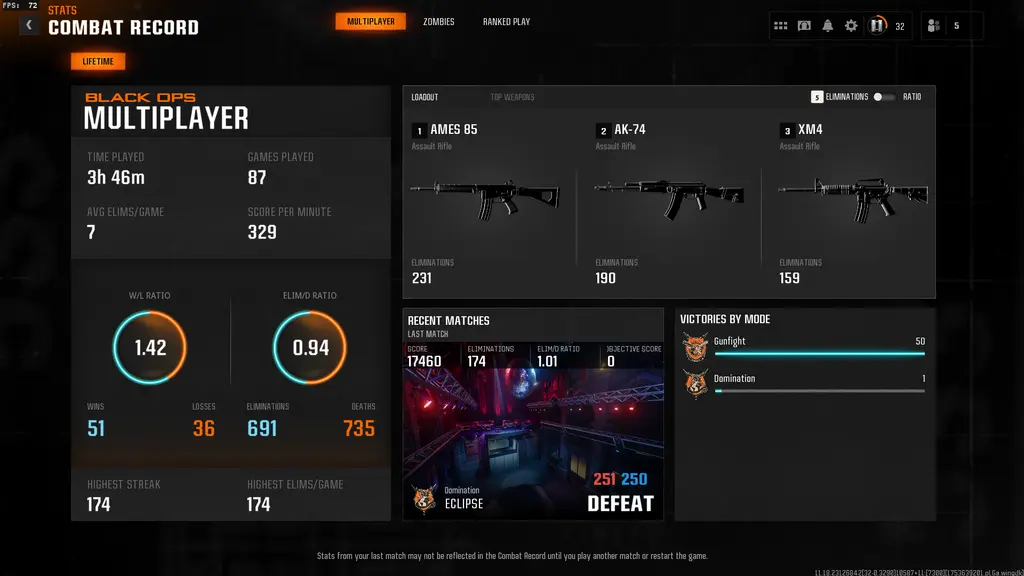Image resolution: width=1024 pixels, height=576 pixels.
Task: Toggle Eliminations to Ratio switch
Action: tap(884, 97)
